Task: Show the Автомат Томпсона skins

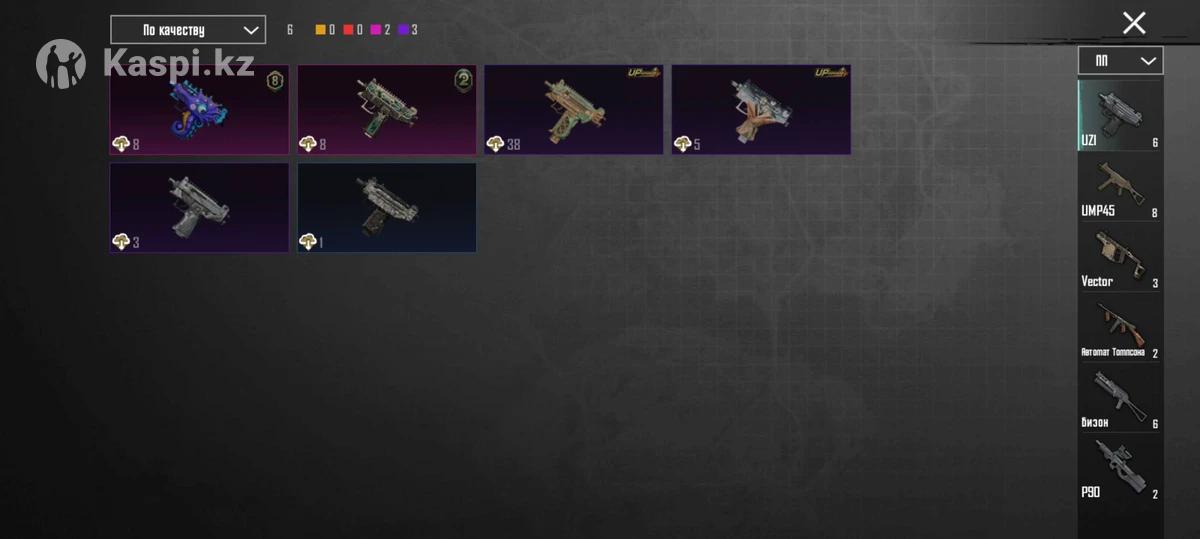Action: coord(1120,327)
